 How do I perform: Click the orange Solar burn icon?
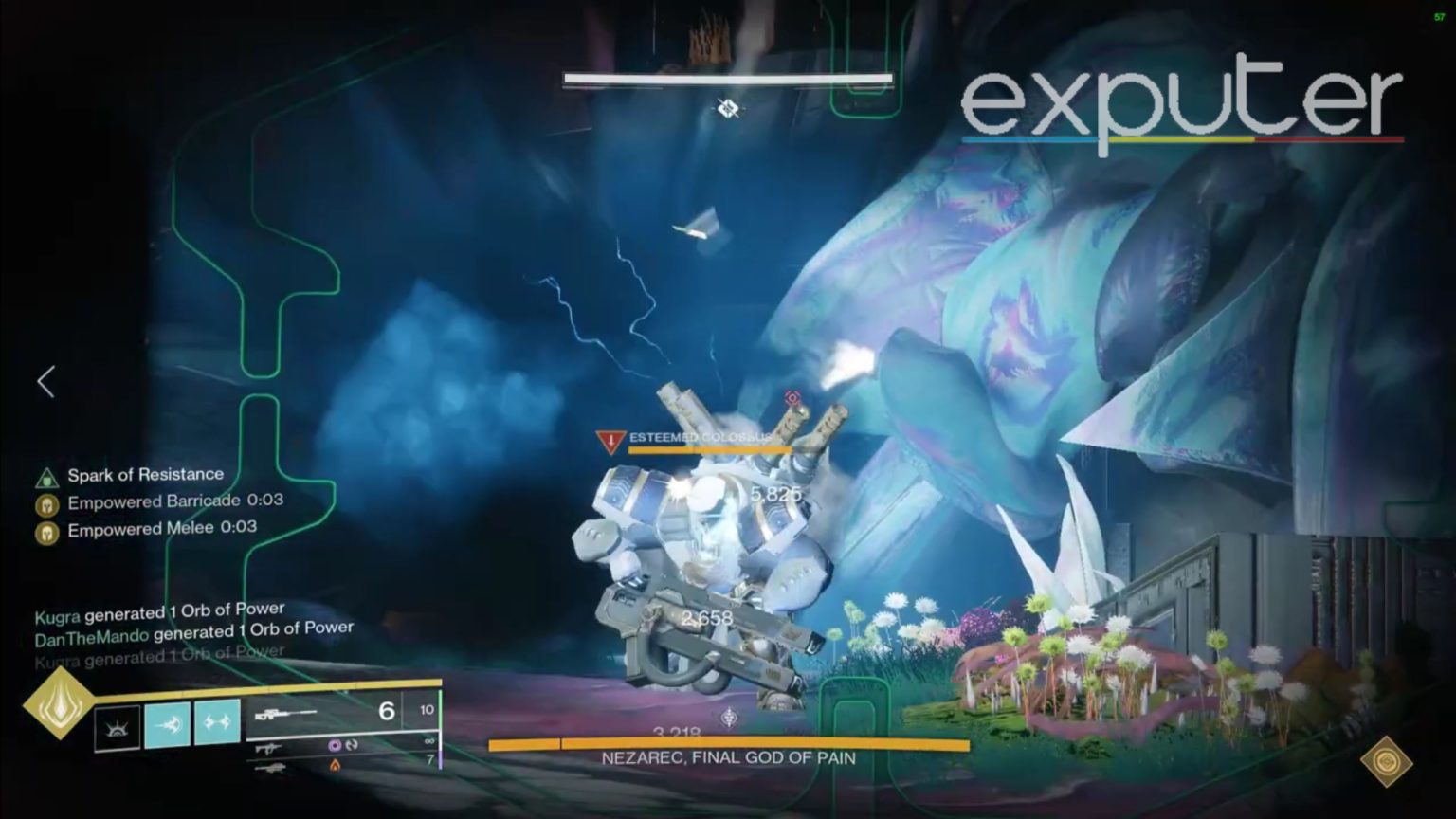point(335,765)
